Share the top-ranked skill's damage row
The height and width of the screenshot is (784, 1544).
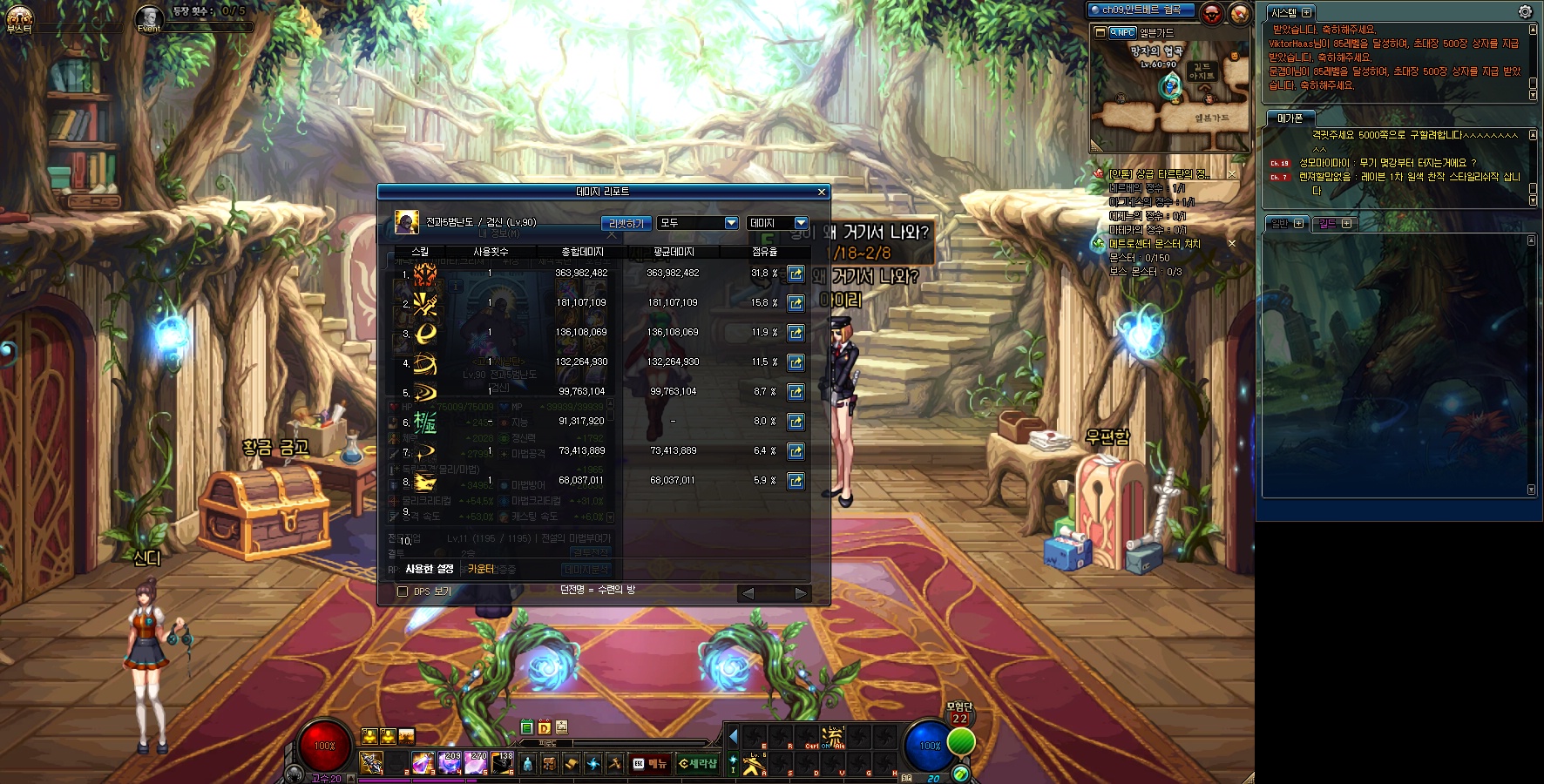pyautogui.click(x=796, y=274)
